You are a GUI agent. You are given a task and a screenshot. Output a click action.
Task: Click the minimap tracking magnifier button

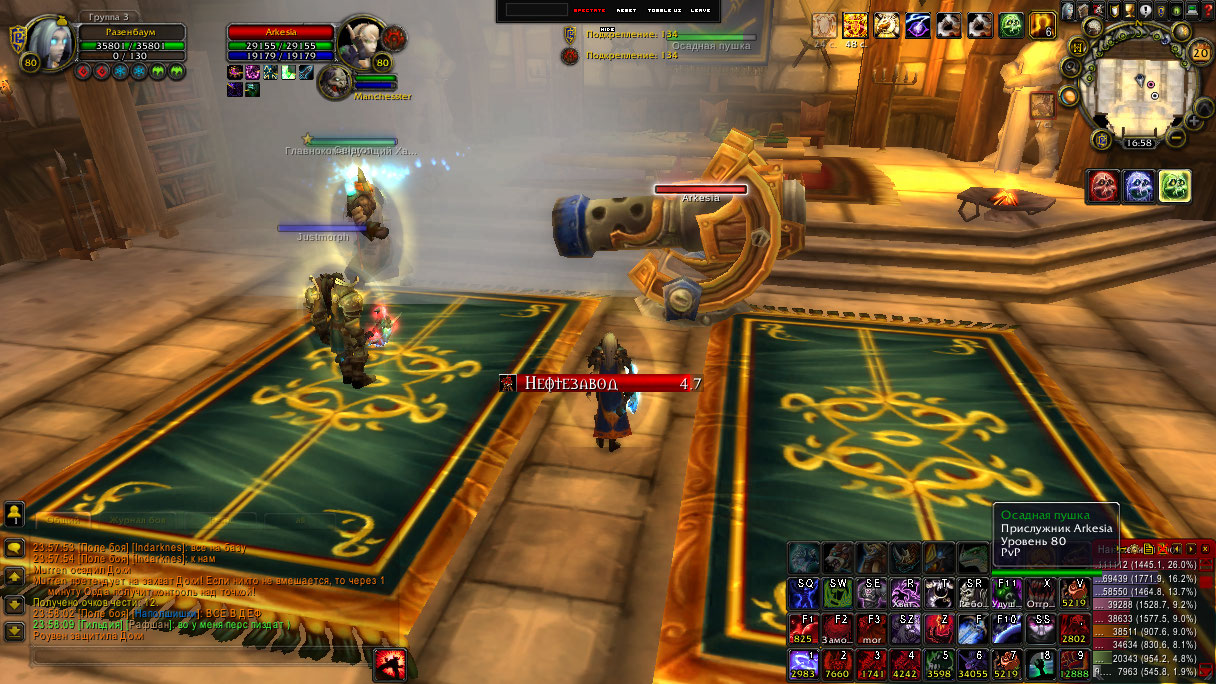pos(1071,68)
